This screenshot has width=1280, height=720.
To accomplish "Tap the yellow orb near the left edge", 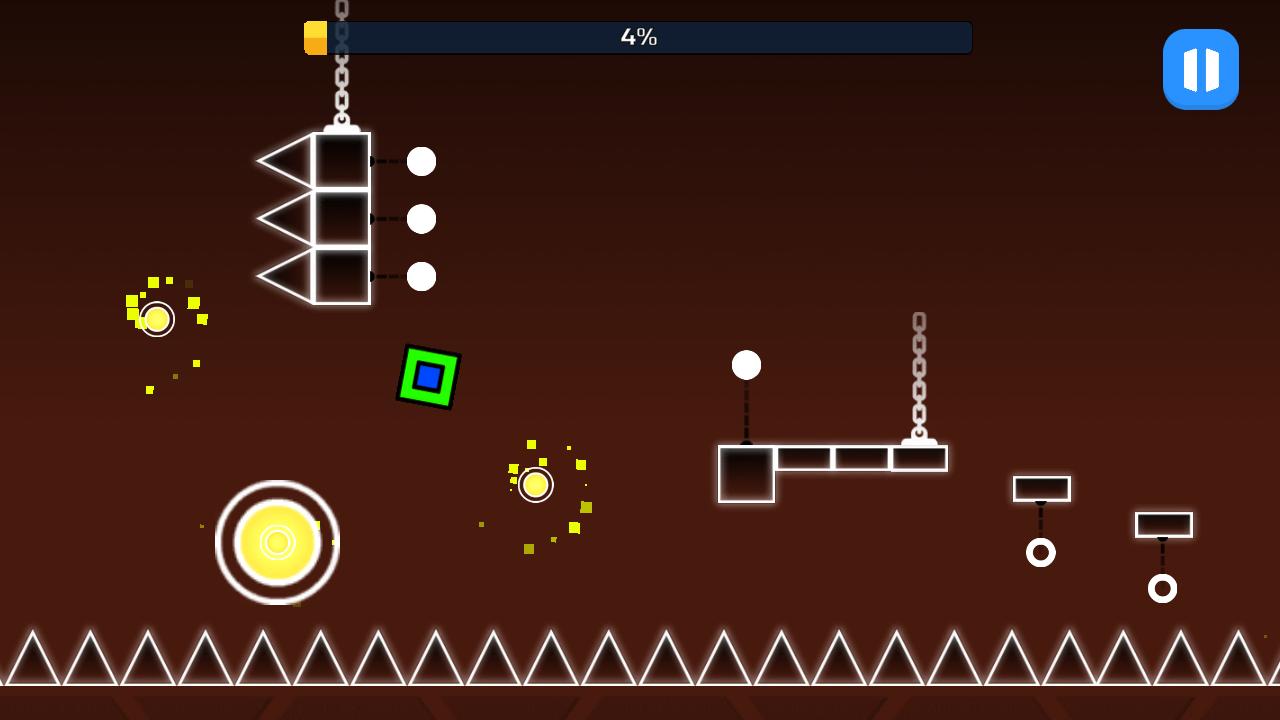I will click(155, 319).
